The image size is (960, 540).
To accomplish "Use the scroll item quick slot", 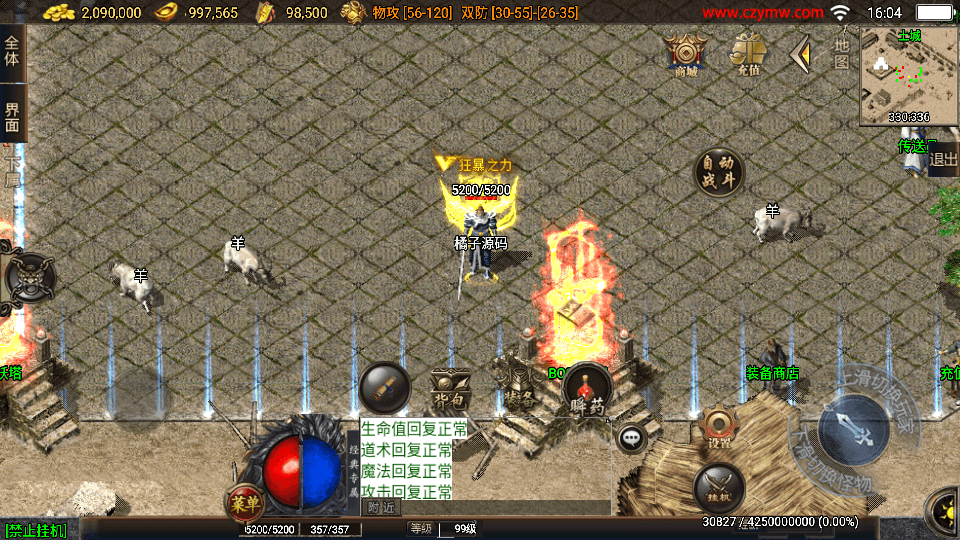I will click(384, 387).
